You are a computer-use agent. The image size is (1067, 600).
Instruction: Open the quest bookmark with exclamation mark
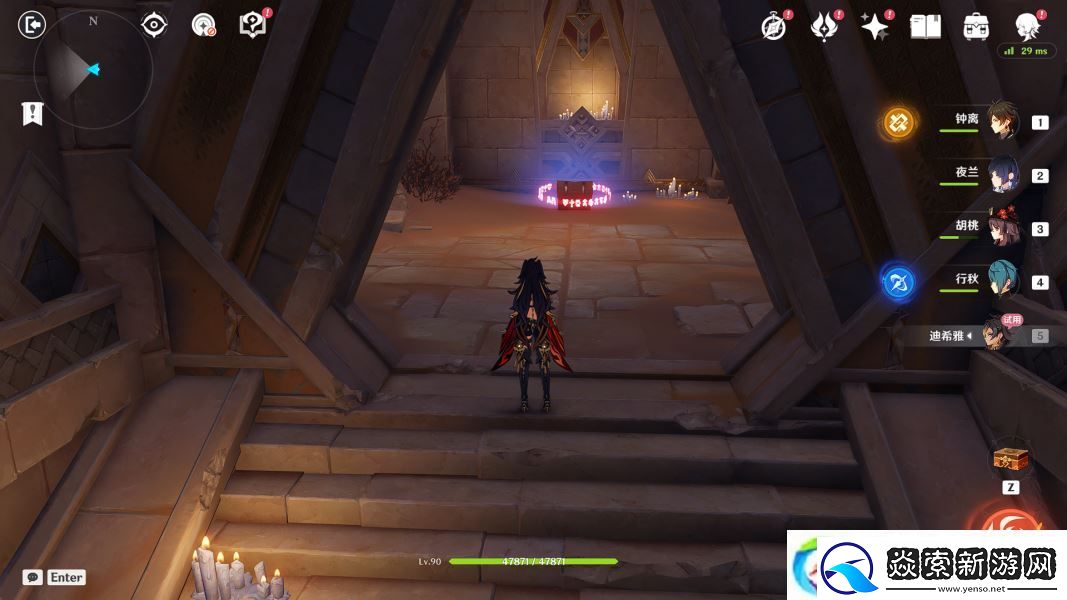coord(32,113)
